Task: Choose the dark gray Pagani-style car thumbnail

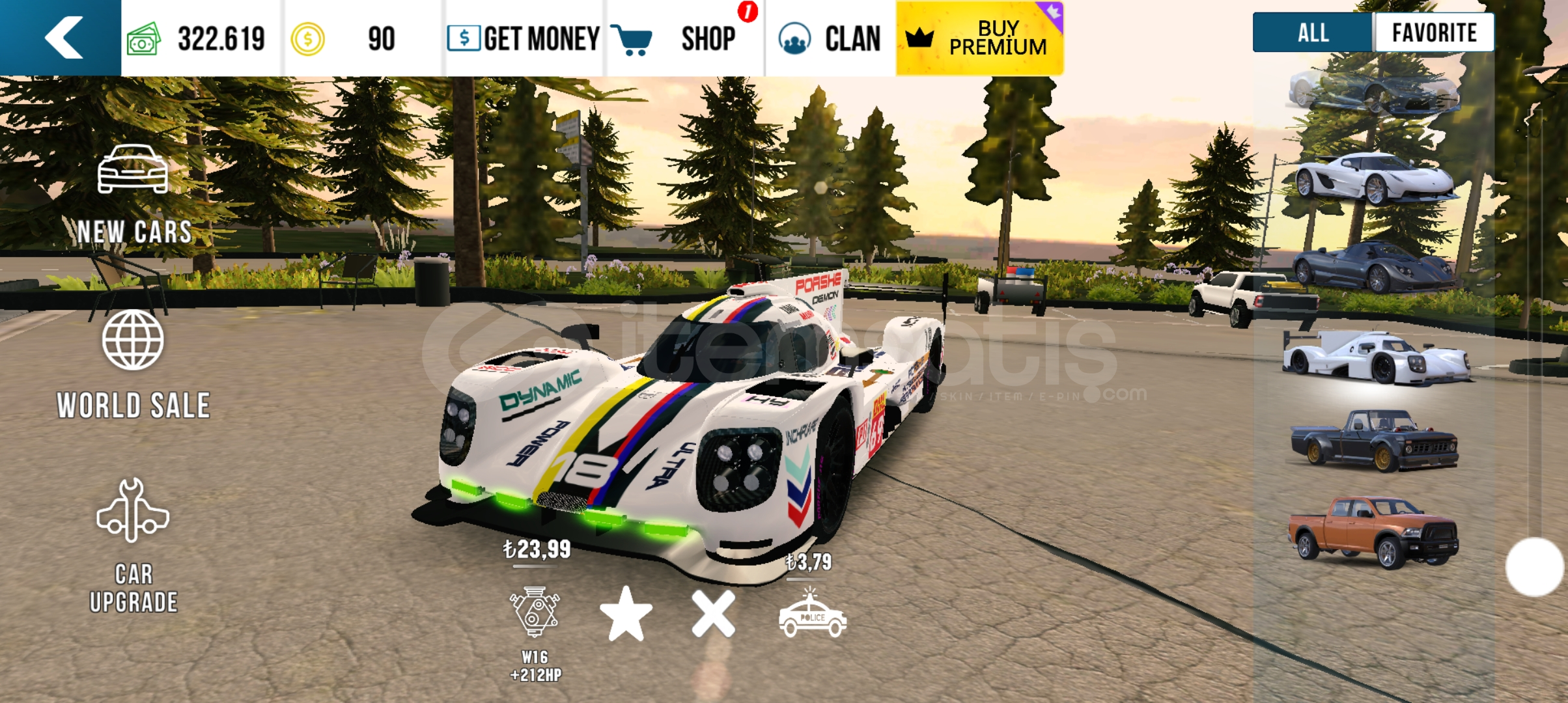Action: pos(1374,267)
